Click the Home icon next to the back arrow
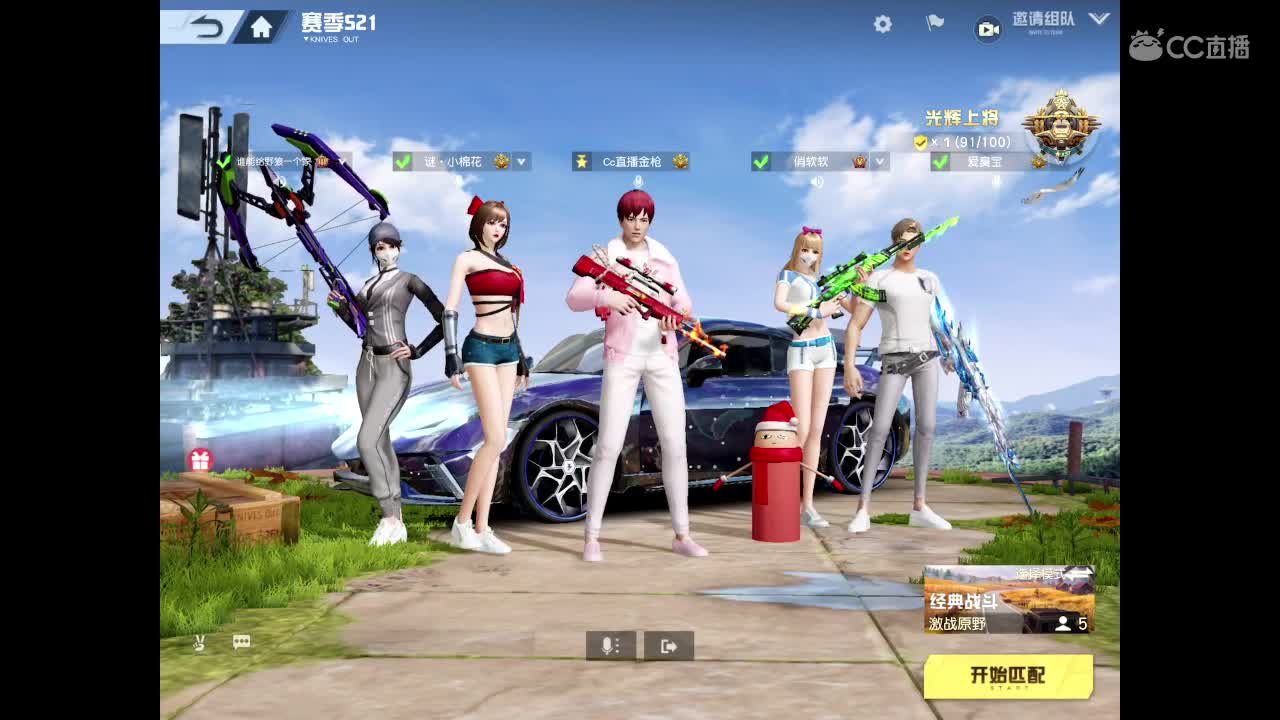This screenshot has height=720, width=1280. (260, 26)
